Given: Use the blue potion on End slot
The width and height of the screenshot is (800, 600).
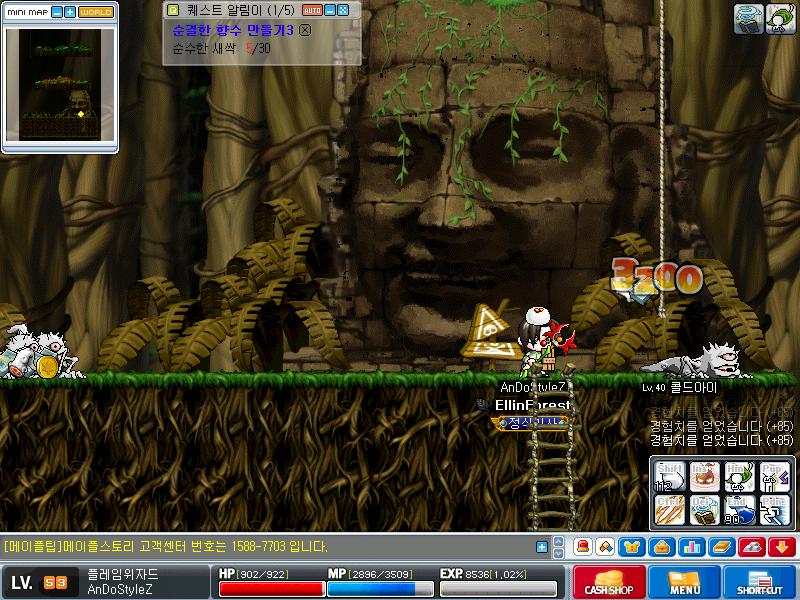Looking at the screenshot, I should click(739, 509).
